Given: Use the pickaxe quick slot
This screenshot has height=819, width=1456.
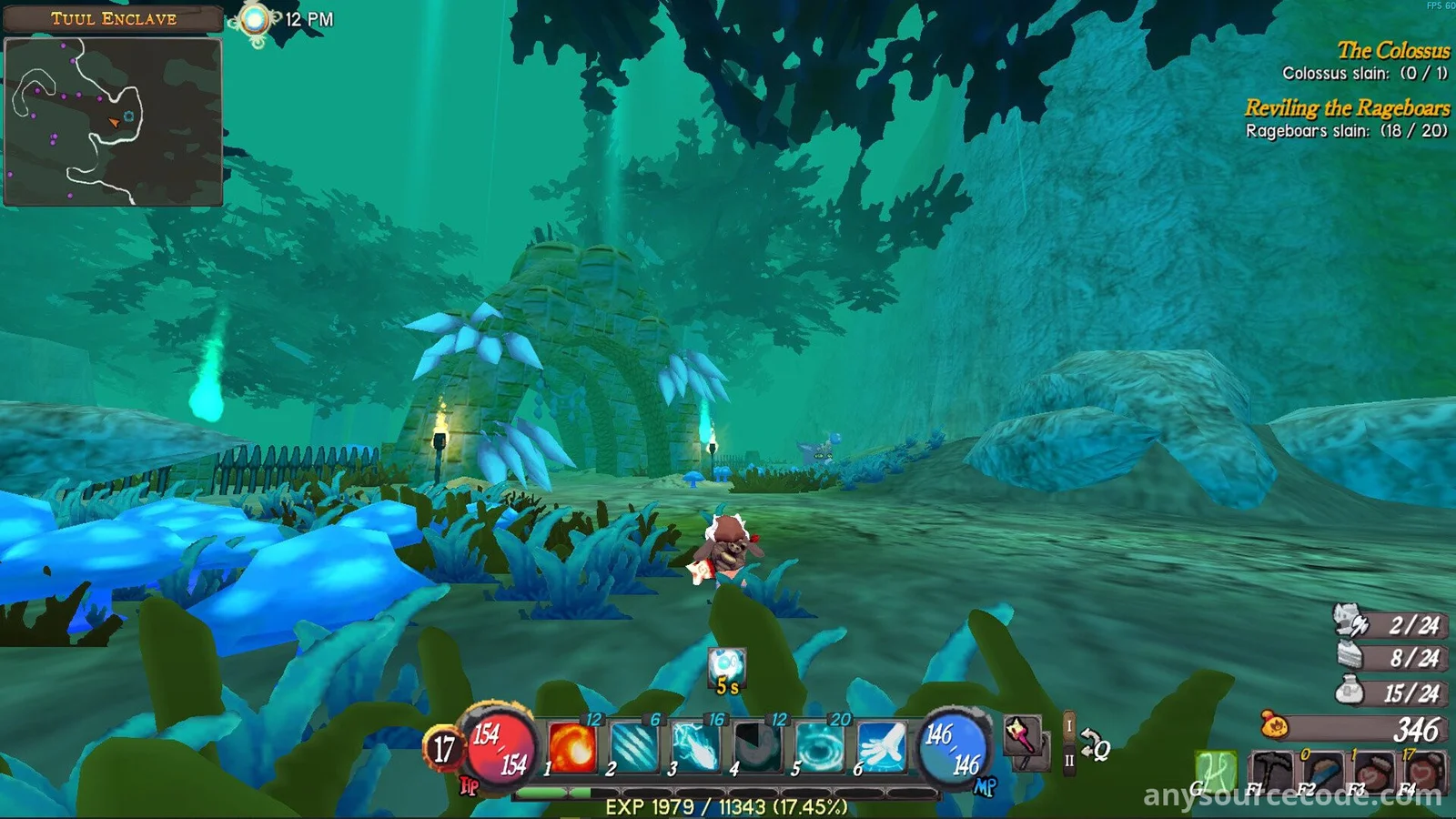Looking at the screenshot, I should 1272,773.
